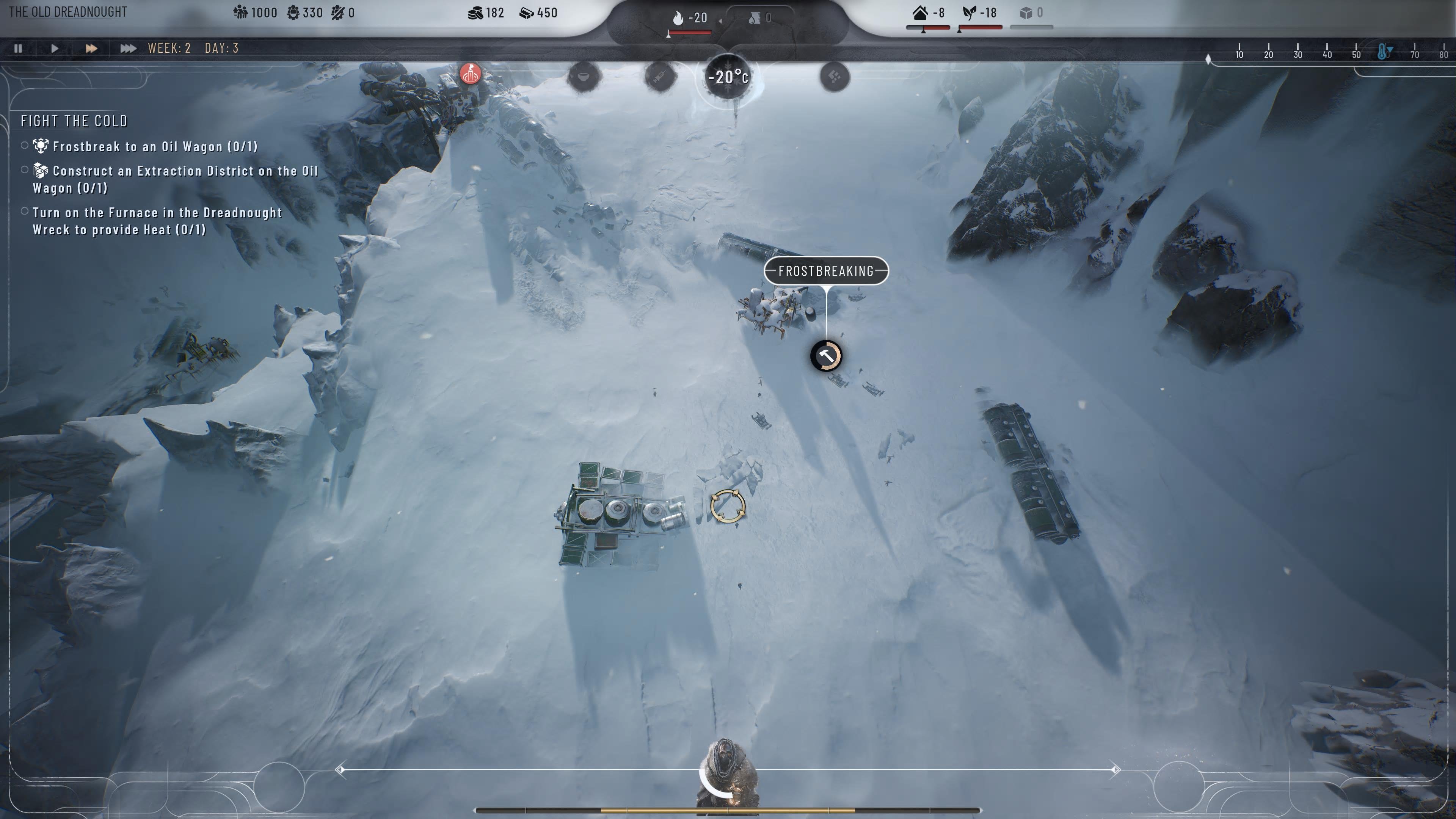Click the WEEK: 2 DAY: 3 display
The image size is (1456, 819).
[191, 48]
